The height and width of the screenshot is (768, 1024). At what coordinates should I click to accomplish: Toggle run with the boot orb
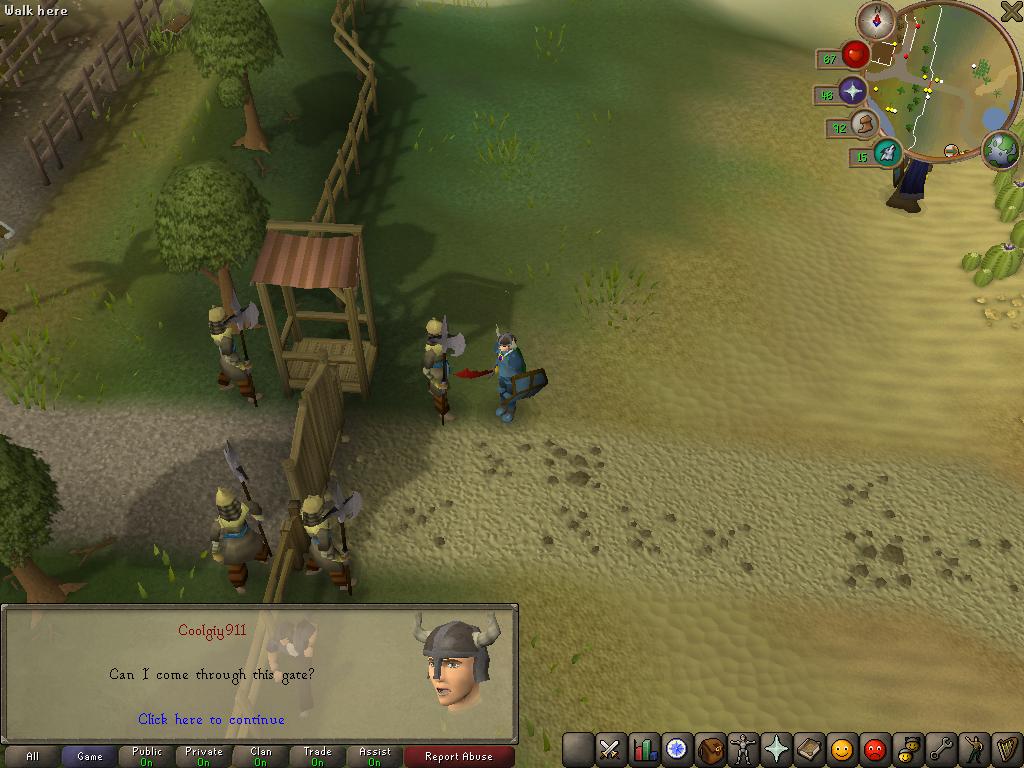pyautogui.click(x=864, y=124)
